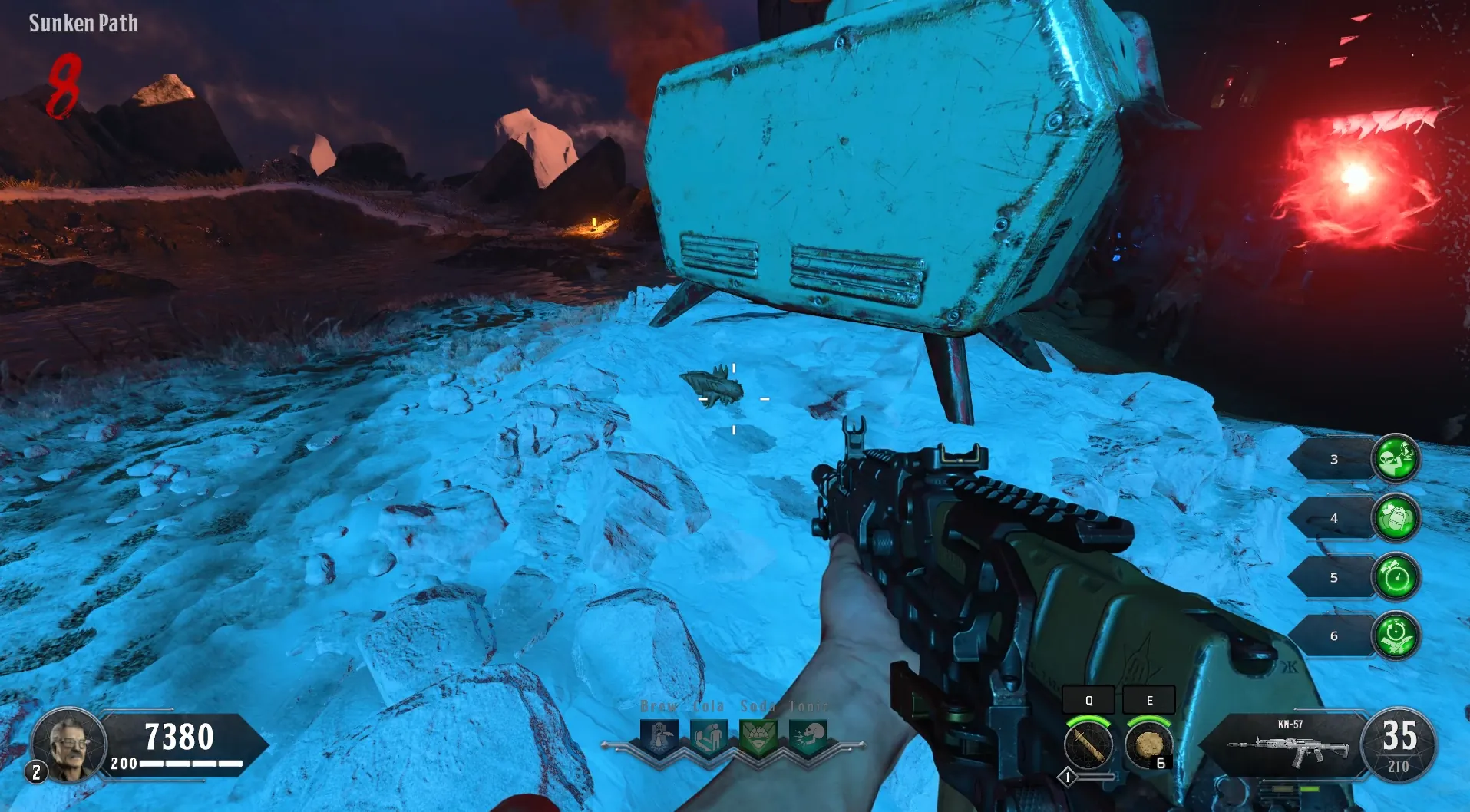Viewport: 1470px width, 812px height.
Task: Select the lethal equipment icon with count 6
Action: pyautogui.click(x=1148, y=744)
